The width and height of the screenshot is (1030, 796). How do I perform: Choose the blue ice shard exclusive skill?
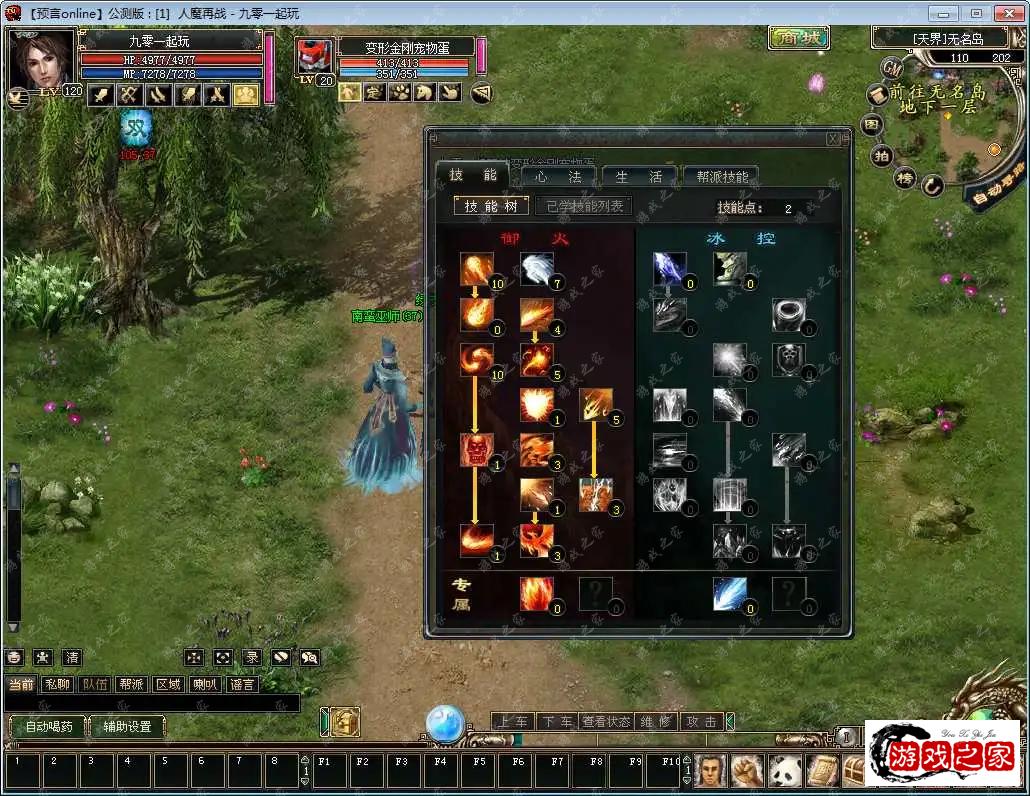pyautogui.click(x=729, y=593)
